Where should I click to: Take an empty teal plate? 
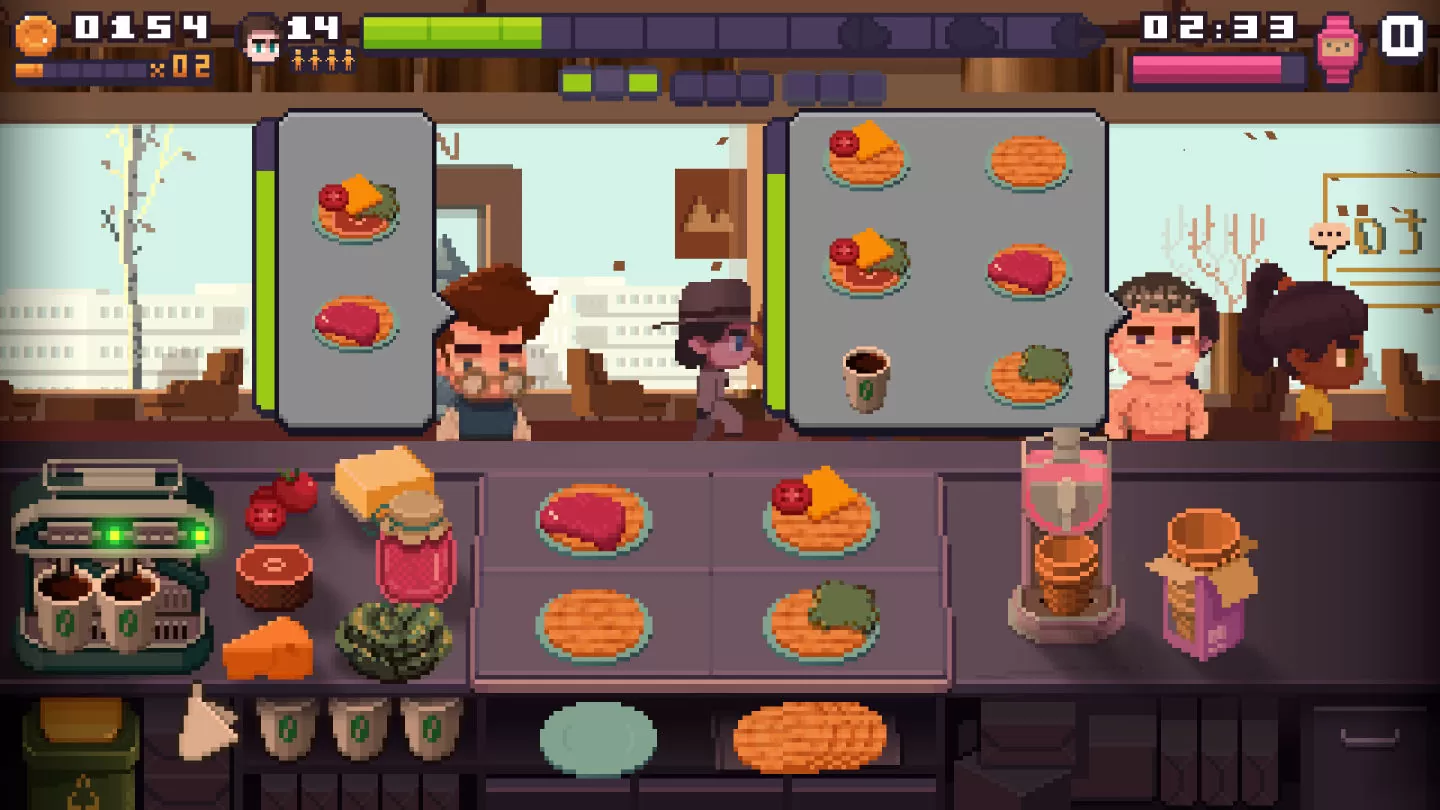[598, 738]
